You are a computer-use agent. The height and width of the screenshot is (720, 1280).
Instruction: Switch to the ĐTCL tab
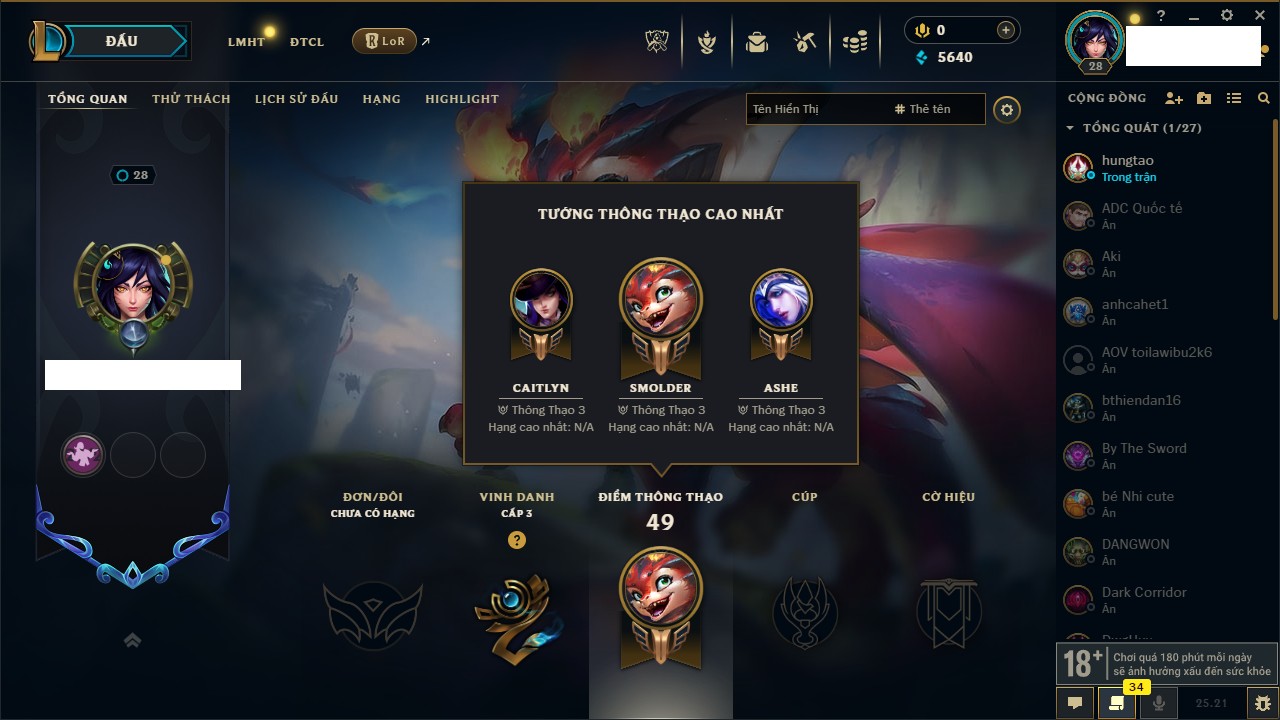pyautogui.click(x=307, y=42)
